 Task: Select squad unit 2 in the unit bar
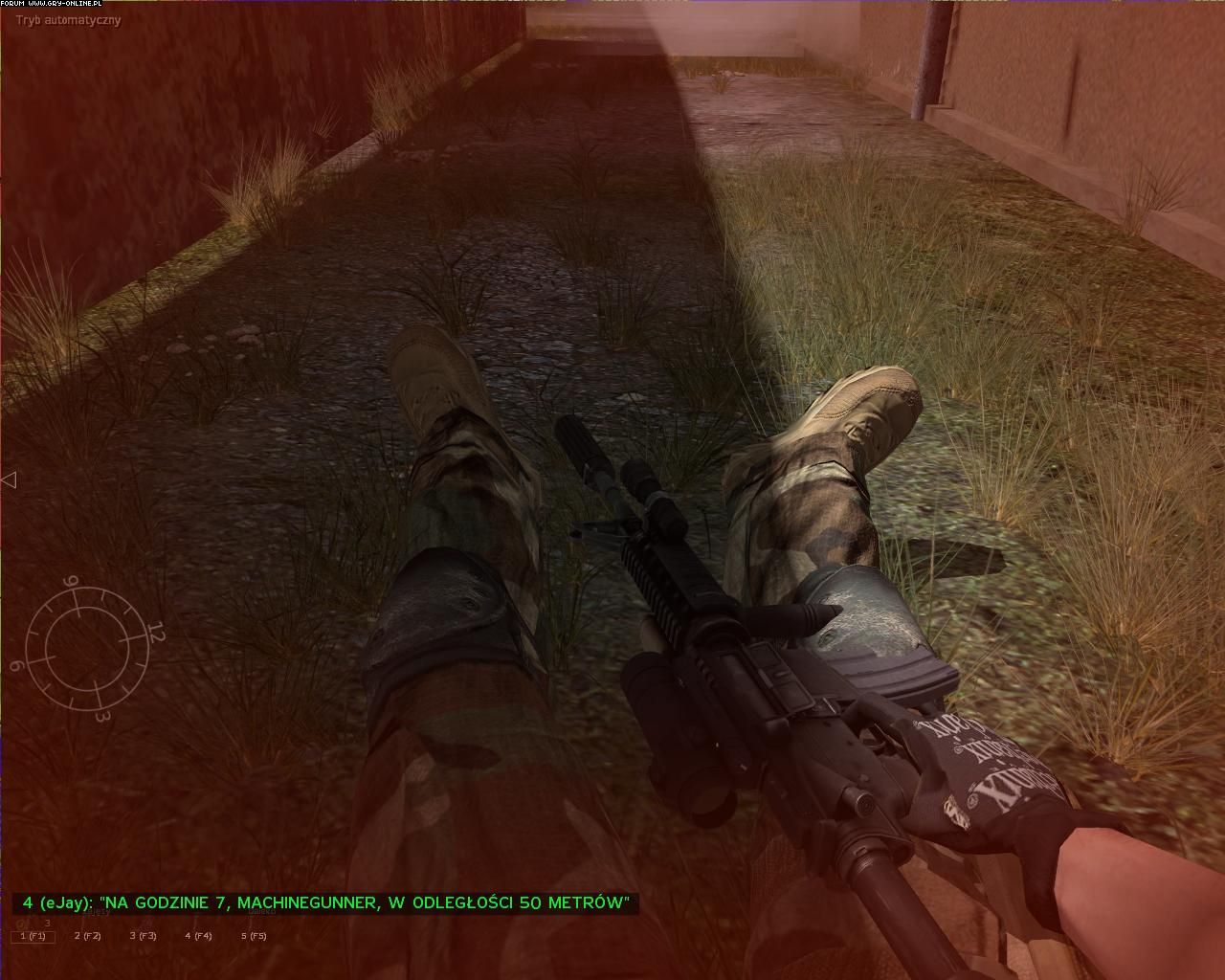(x=88, y=936)
